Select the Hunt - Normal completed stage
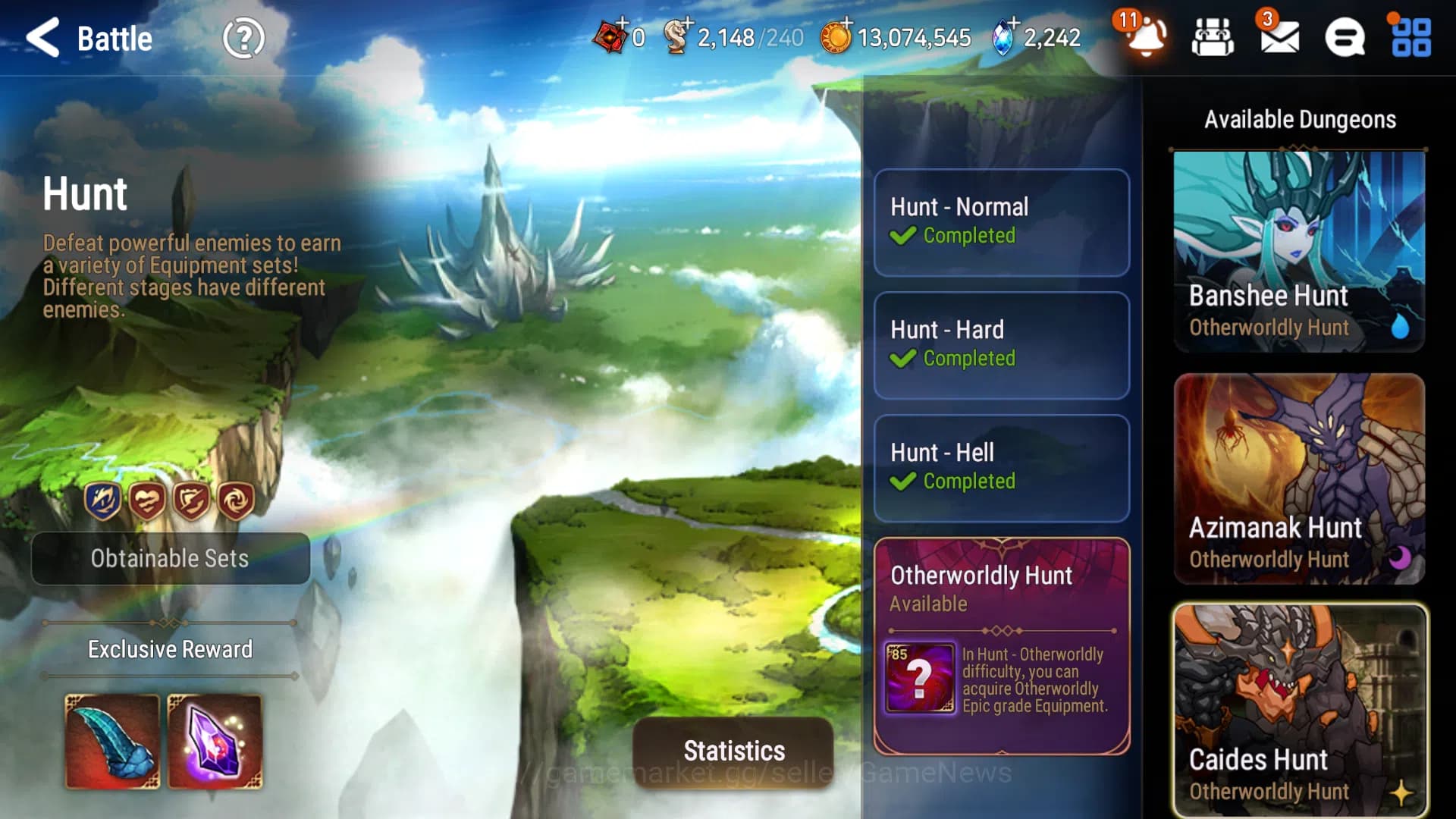 (1001, 222)
